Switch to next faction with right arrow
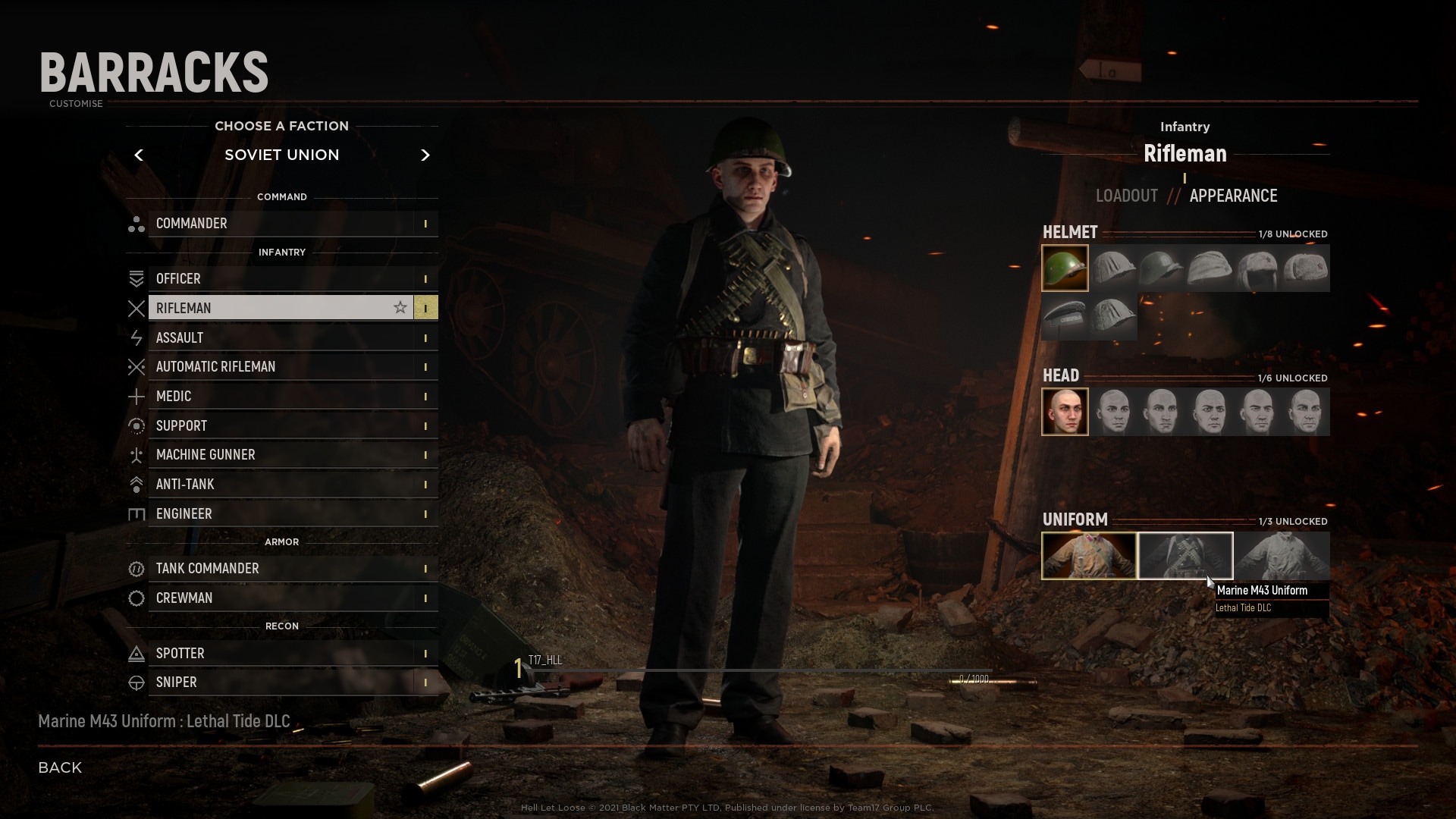1456x819 pixels. click(425, 155)
